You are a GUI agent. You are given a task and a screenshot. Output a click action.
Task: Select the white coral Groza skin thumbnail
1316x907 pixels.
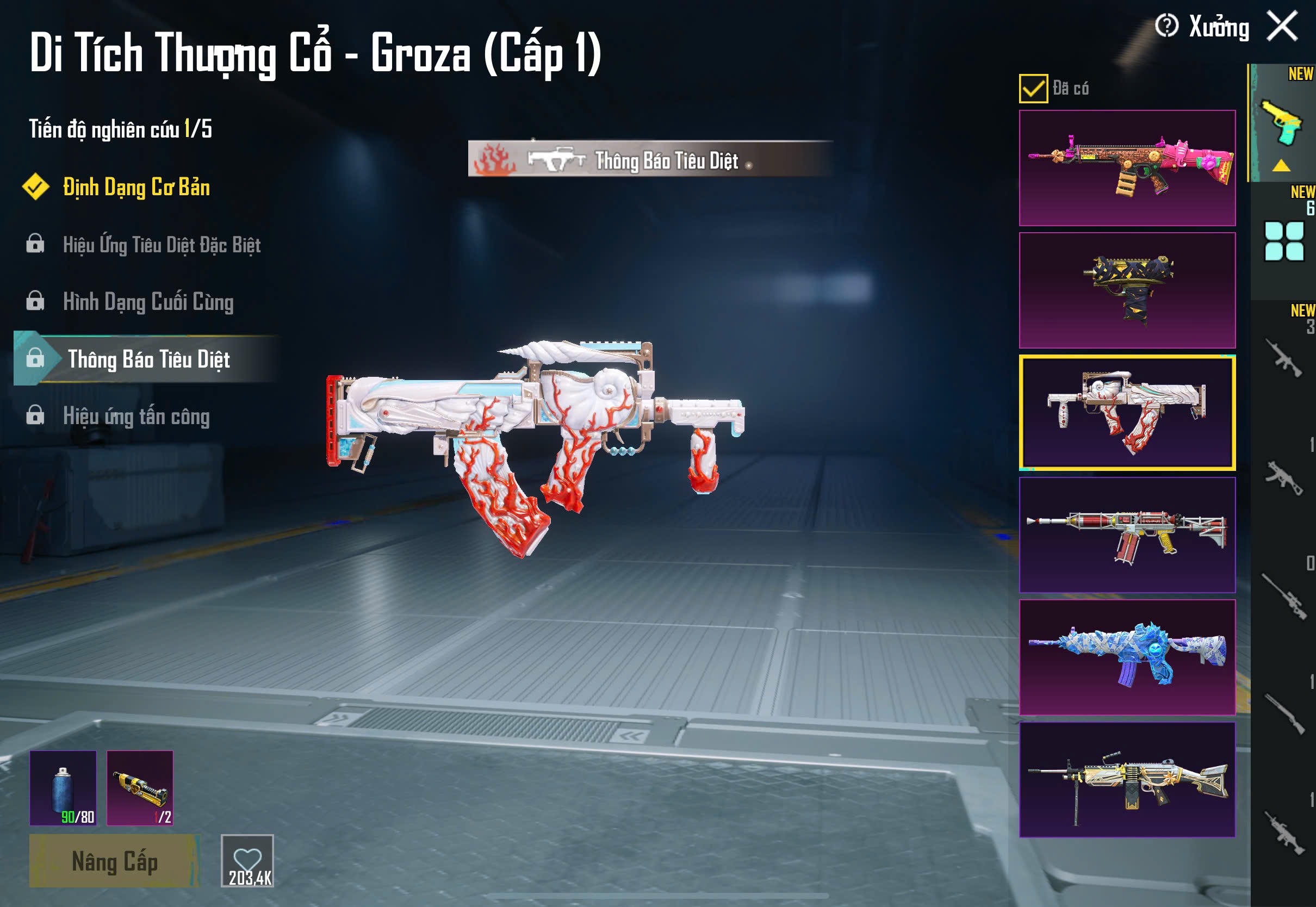tap(1127, 413)
